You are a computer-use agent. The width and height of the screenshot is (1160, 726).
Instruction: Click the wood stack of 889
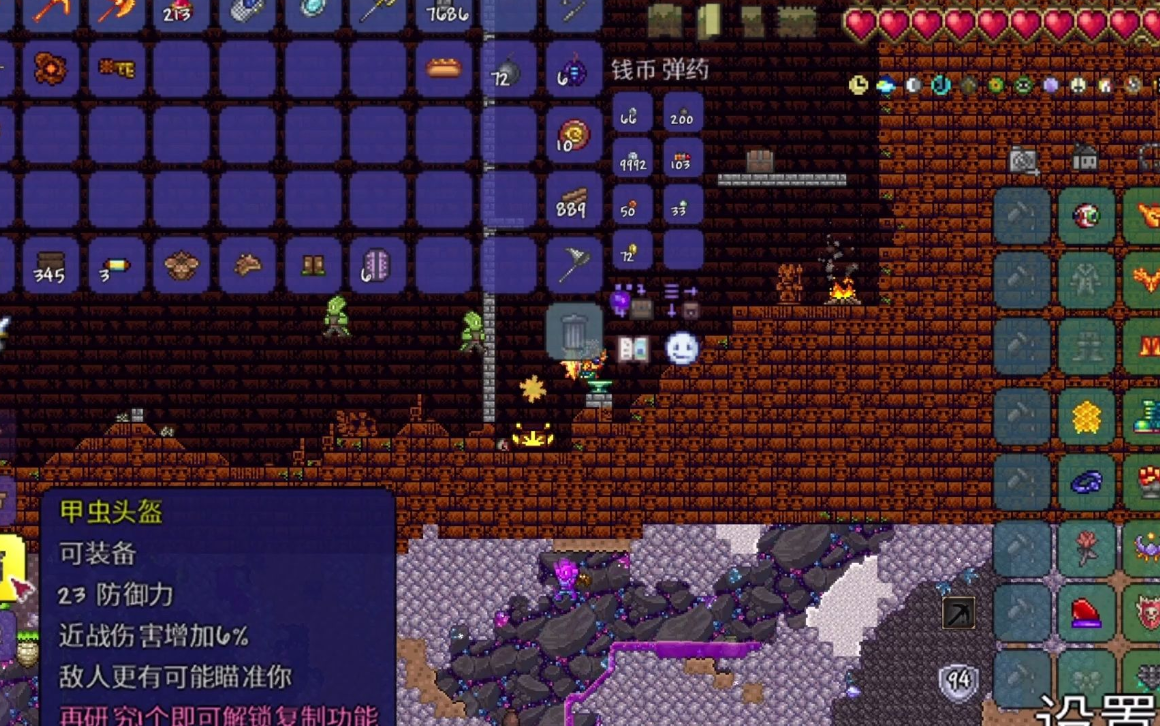pyautogui.click(x=574, y=201)
